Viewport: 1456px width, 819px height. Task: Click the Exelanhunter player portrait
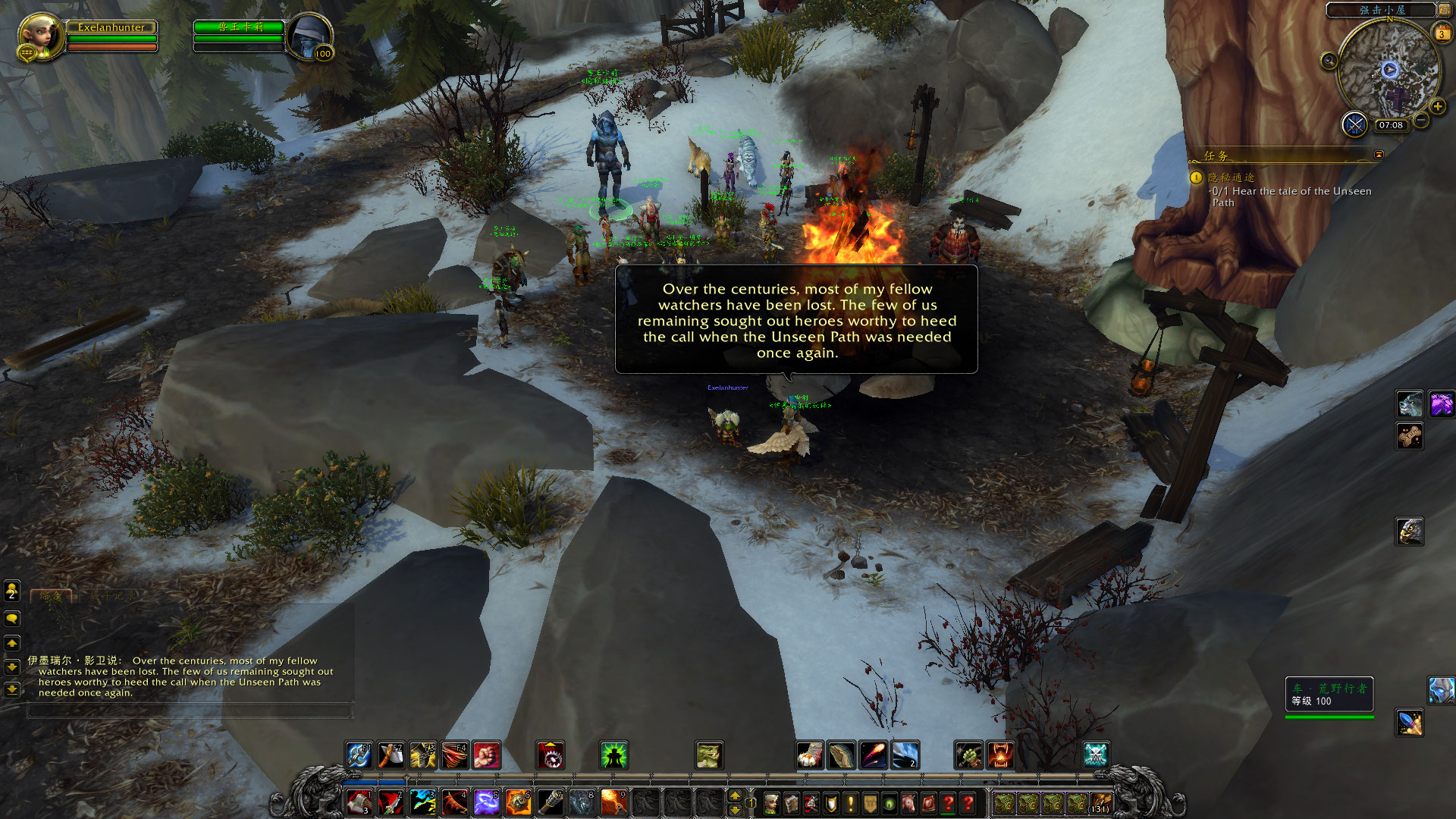tap(39, 36)
